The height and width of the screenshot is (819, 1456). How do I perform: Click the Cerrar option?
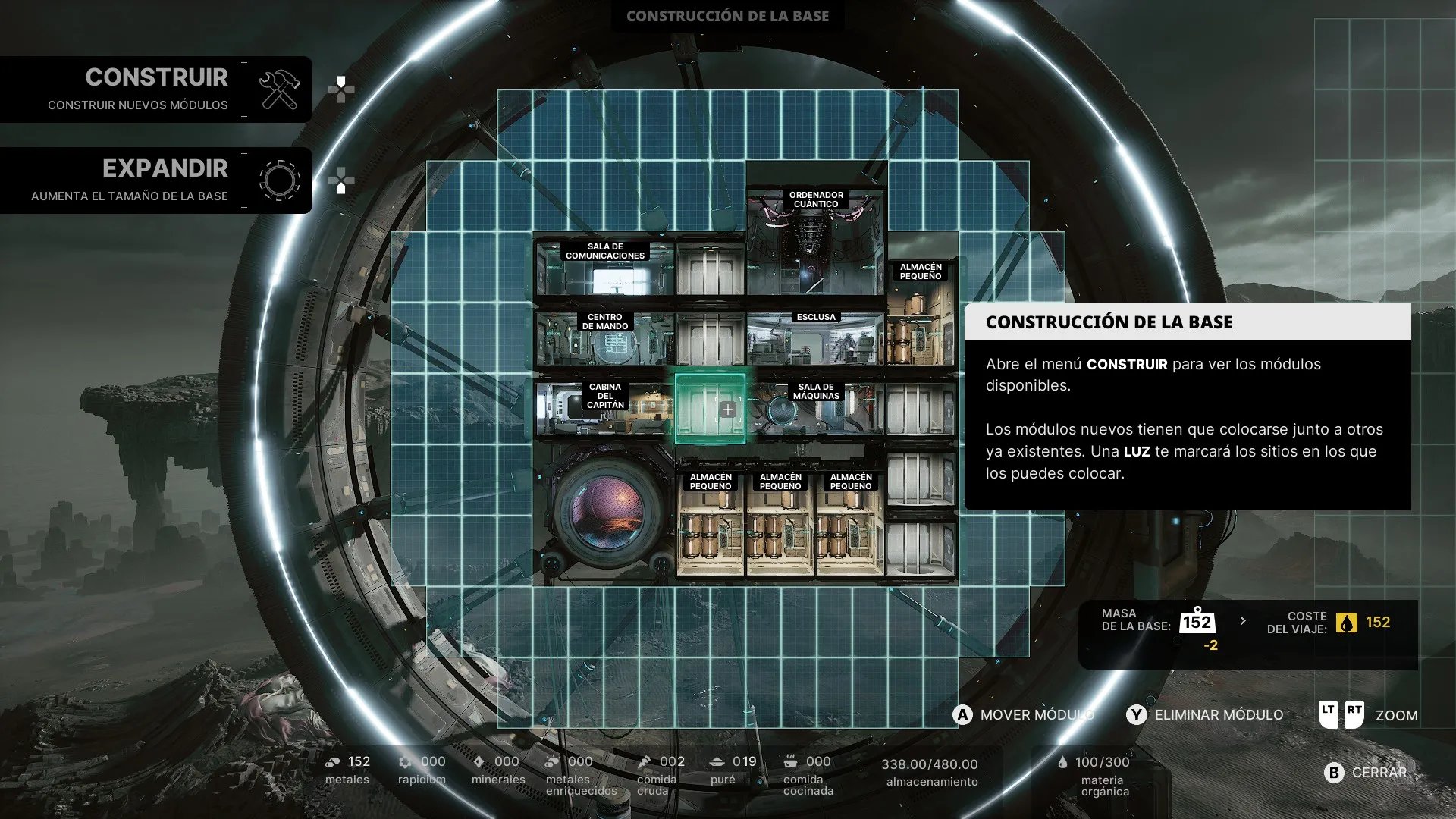tap(1366, 772)
